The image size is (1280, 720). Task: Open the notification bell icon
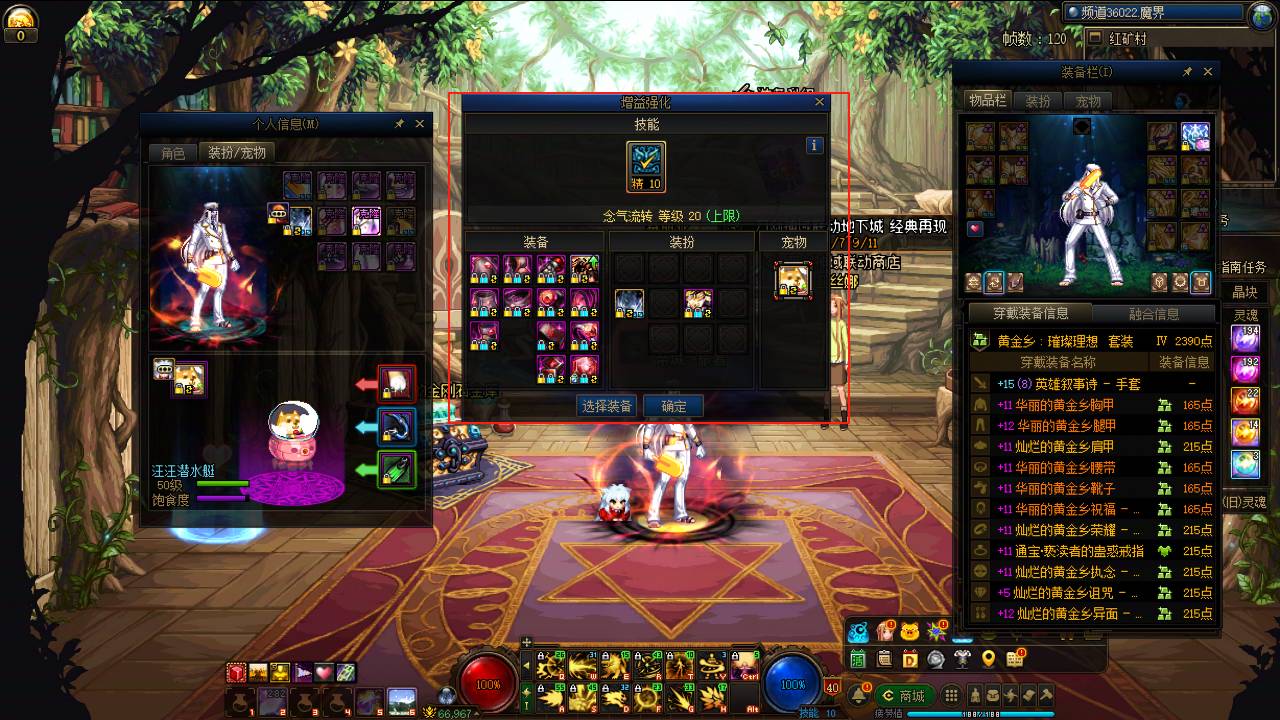click(859, 696)
